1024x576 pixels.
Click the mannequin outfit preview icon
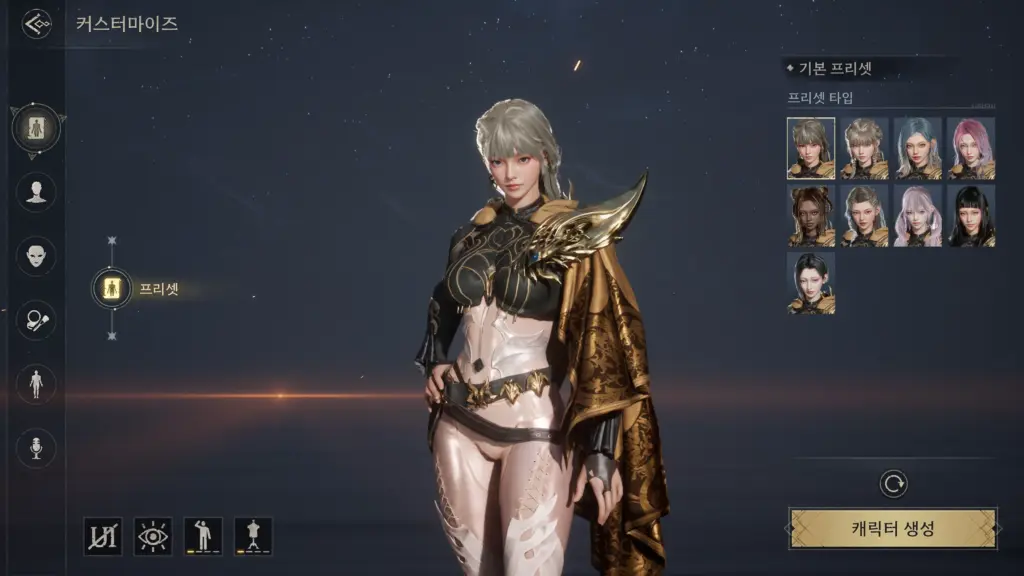click(x=253, y=536)
